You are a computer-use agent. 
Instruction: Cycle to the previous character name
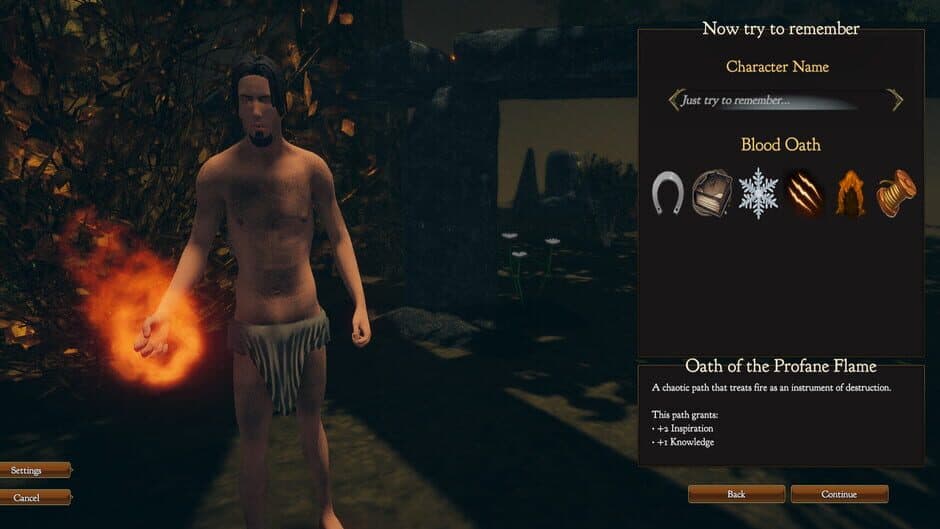click(675, 100)
